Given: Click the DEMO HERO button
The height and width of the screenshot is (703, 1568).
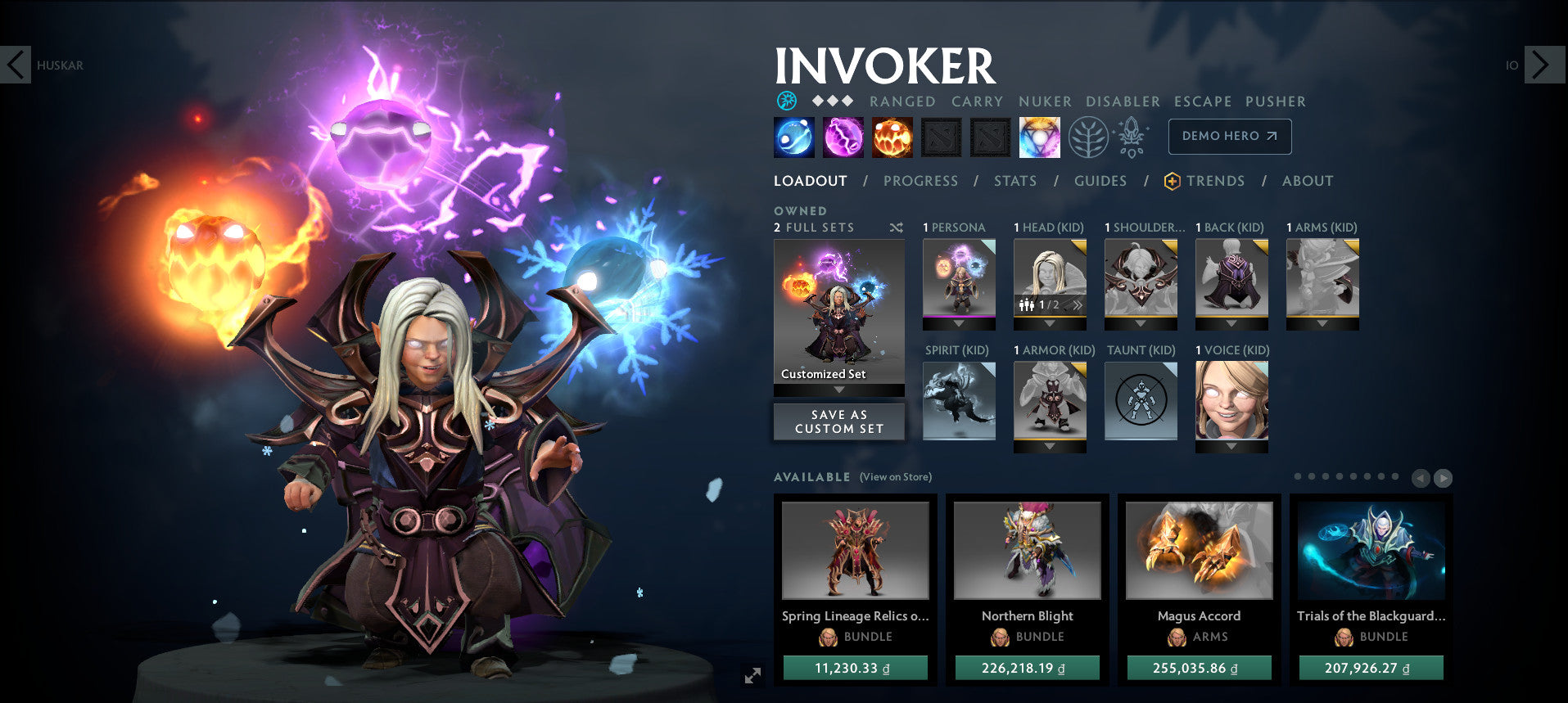Looking at the screenshot, I should point(1229,137).
